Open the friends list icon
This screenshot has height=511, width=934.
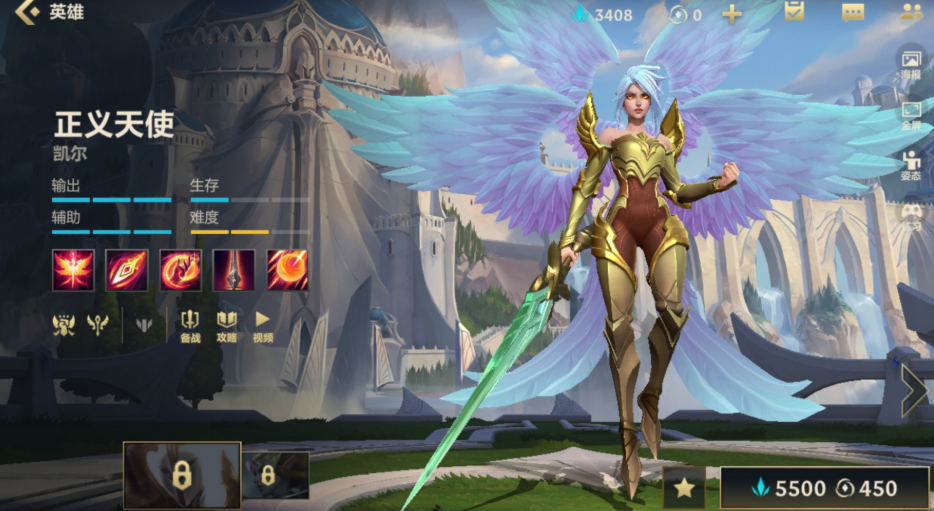911,13
